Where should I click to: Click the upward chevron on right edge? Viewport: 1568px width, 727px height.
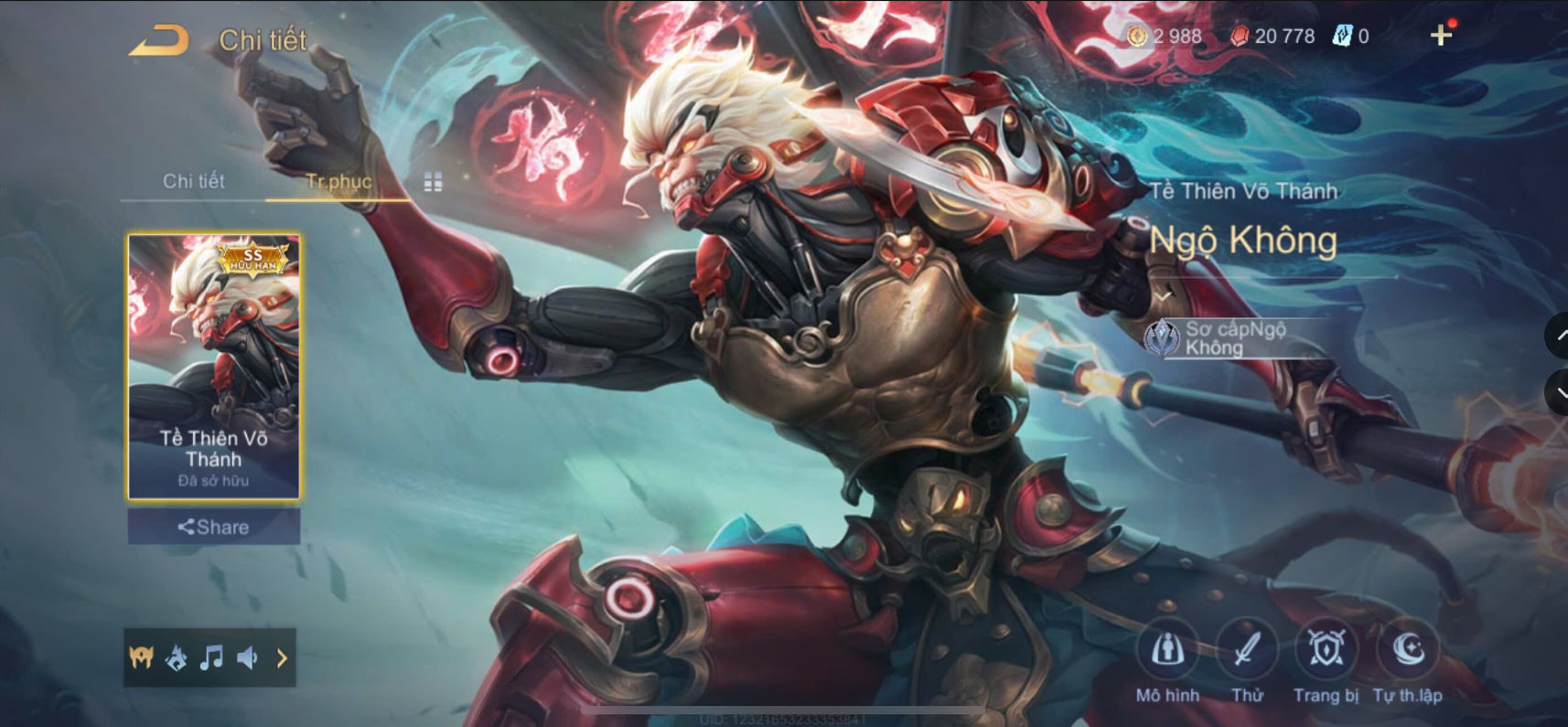(x=1558, y=337)
